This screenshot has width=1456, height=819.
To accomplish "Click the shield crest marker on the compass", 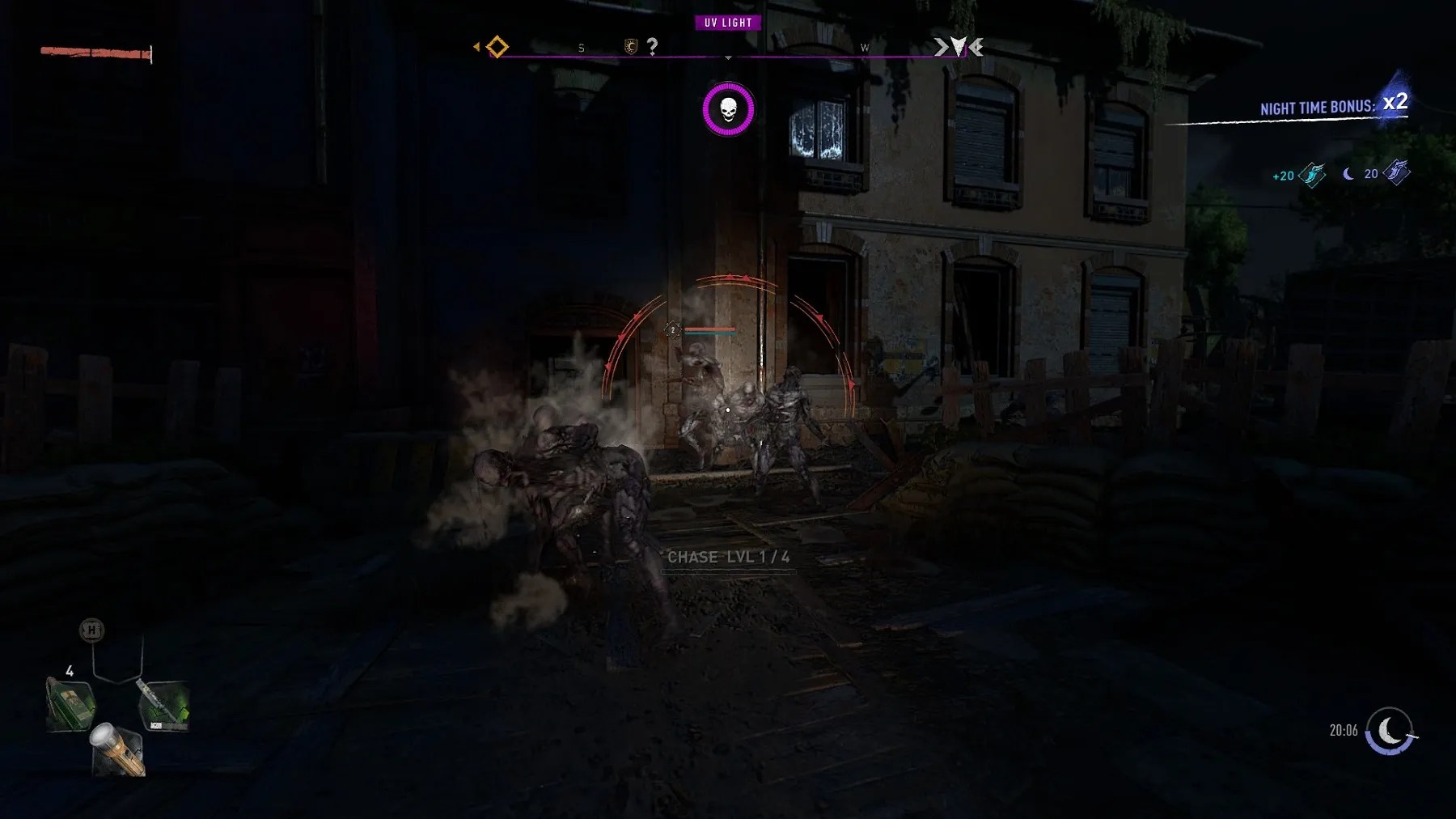I will 632,46.
